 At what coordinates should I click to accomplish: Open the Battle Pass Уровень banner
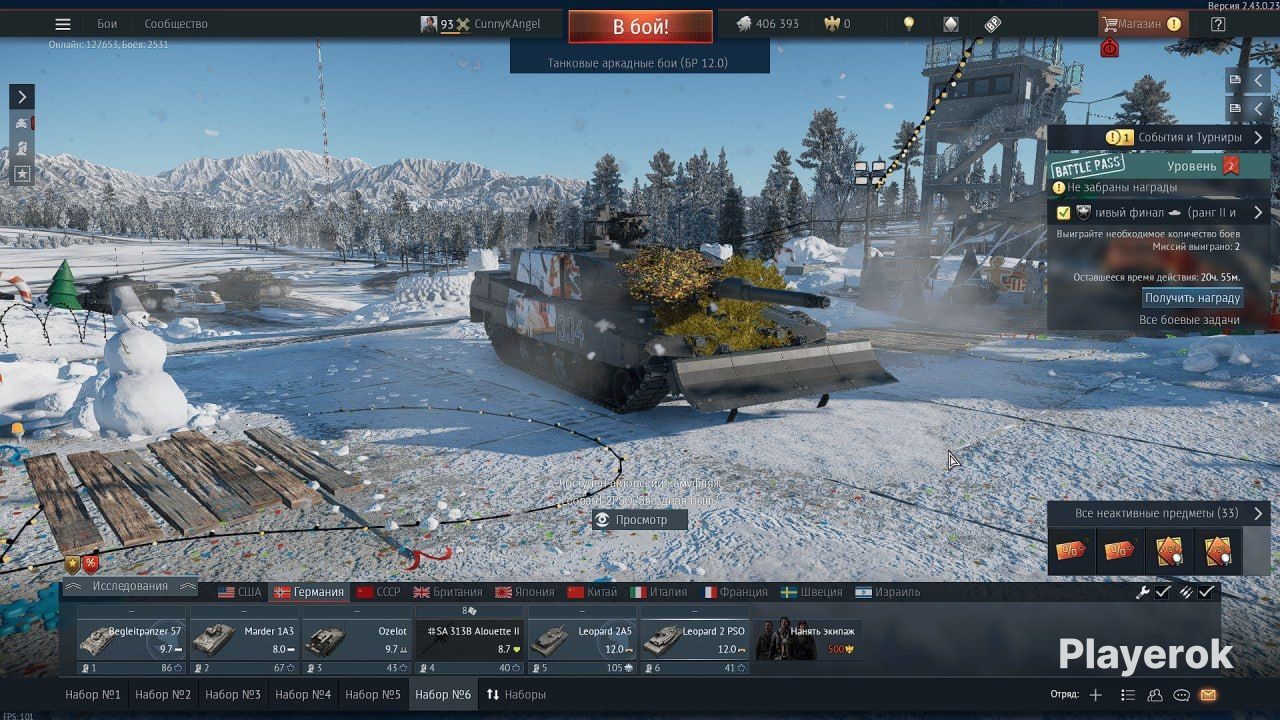click(1158, 166)
